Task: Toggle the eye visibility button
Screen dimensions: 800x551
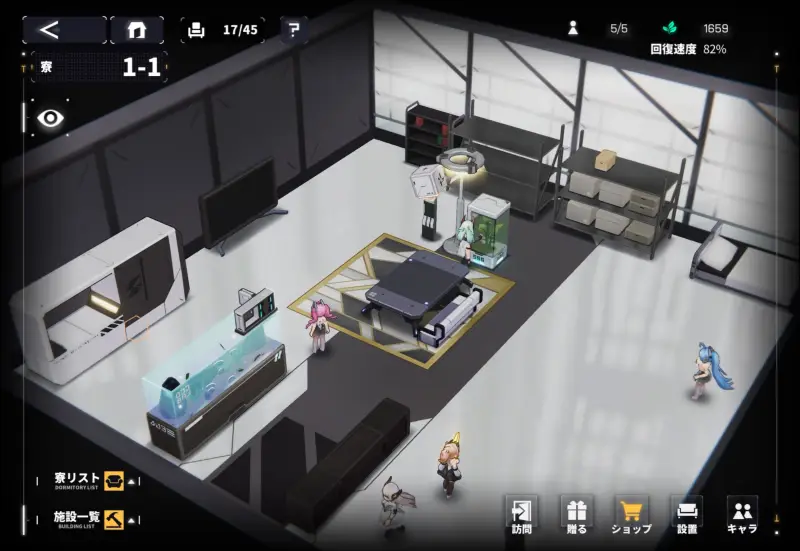Action: 50,118
